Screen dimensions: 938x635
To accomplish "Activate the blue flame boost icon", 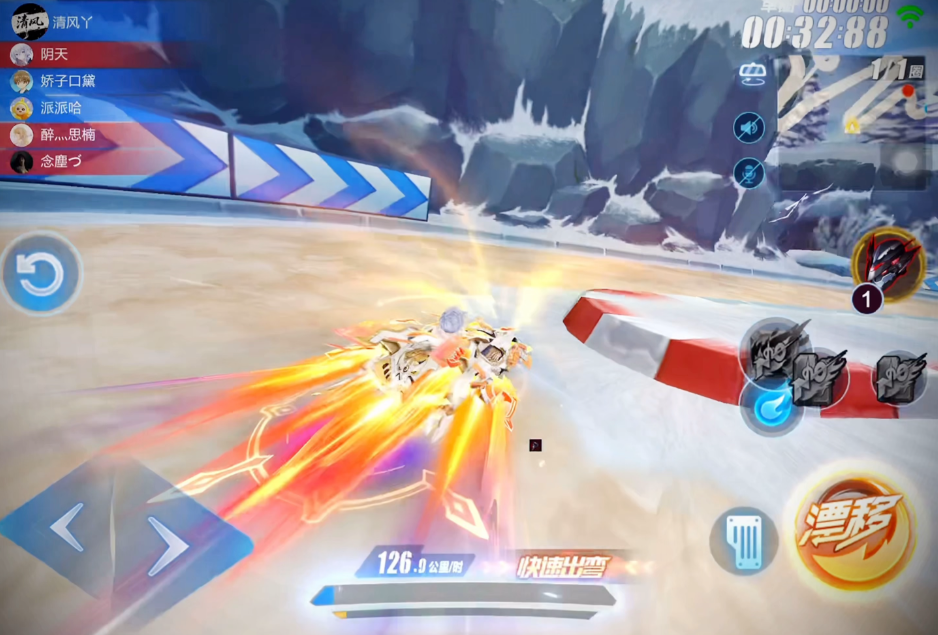I will pyautogui.click(x=770, y=406).
